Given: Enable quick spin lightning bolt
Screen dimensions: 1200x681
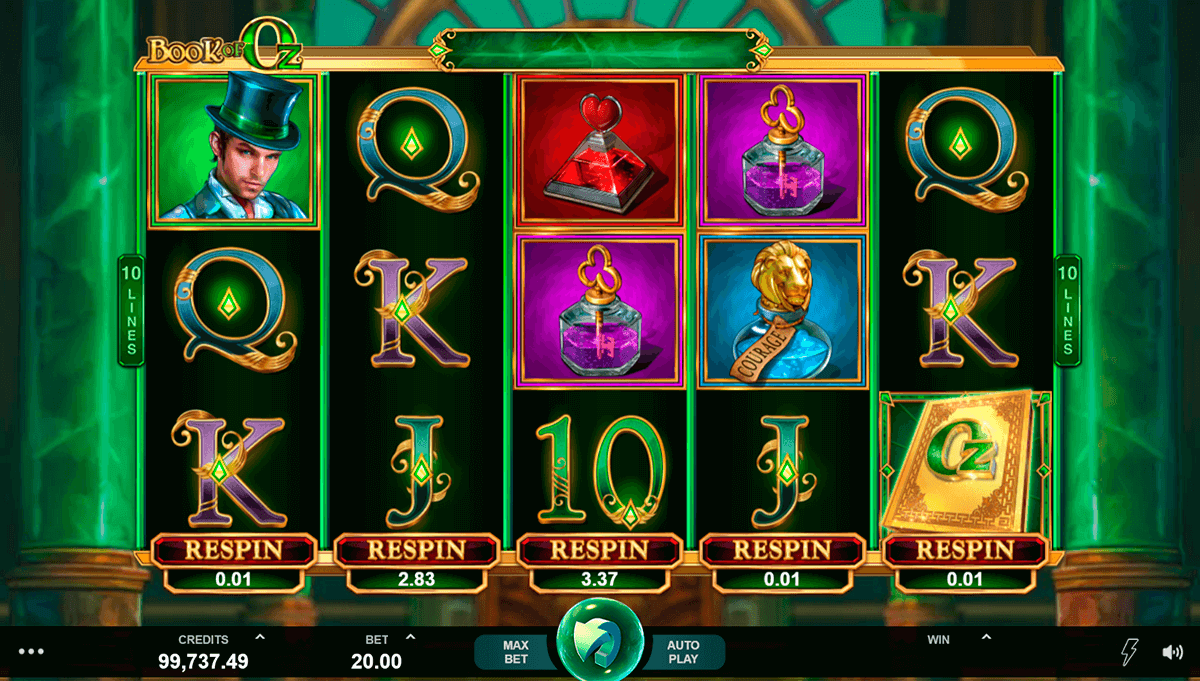Looking at the screenshot, I should point(1127,652).
